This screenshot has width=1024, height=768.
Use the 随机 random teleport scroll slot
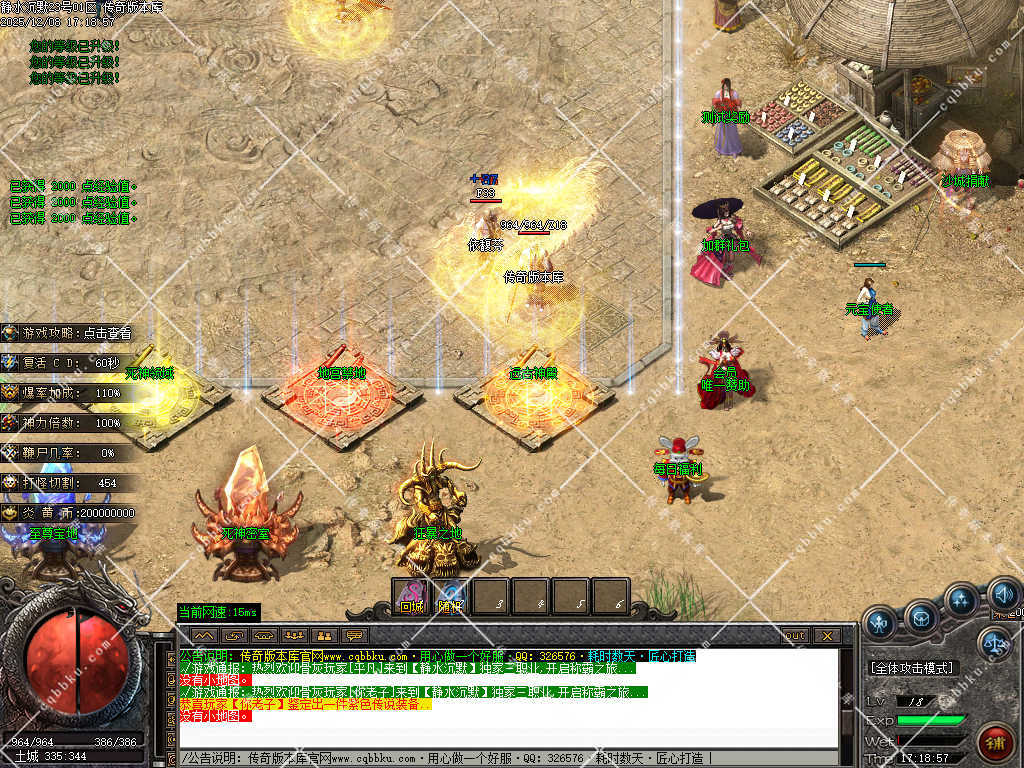(x=450, y=597)
